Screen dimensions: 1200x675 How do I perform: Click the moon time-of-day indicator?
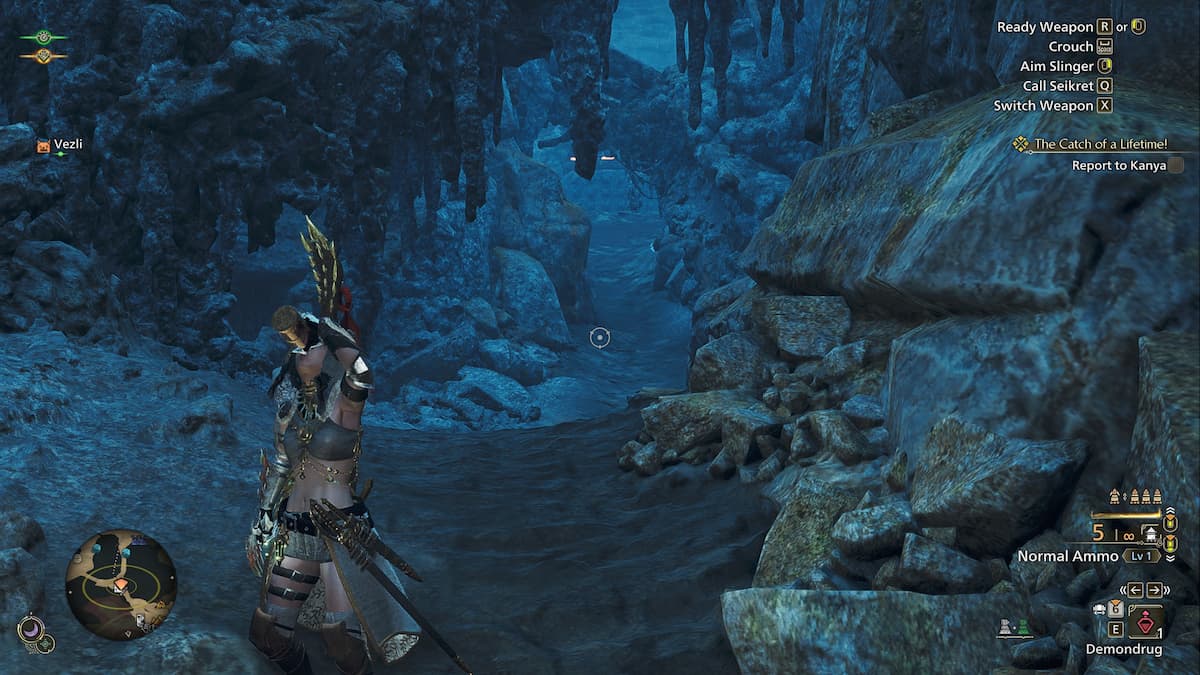click(x=31, y=631)
